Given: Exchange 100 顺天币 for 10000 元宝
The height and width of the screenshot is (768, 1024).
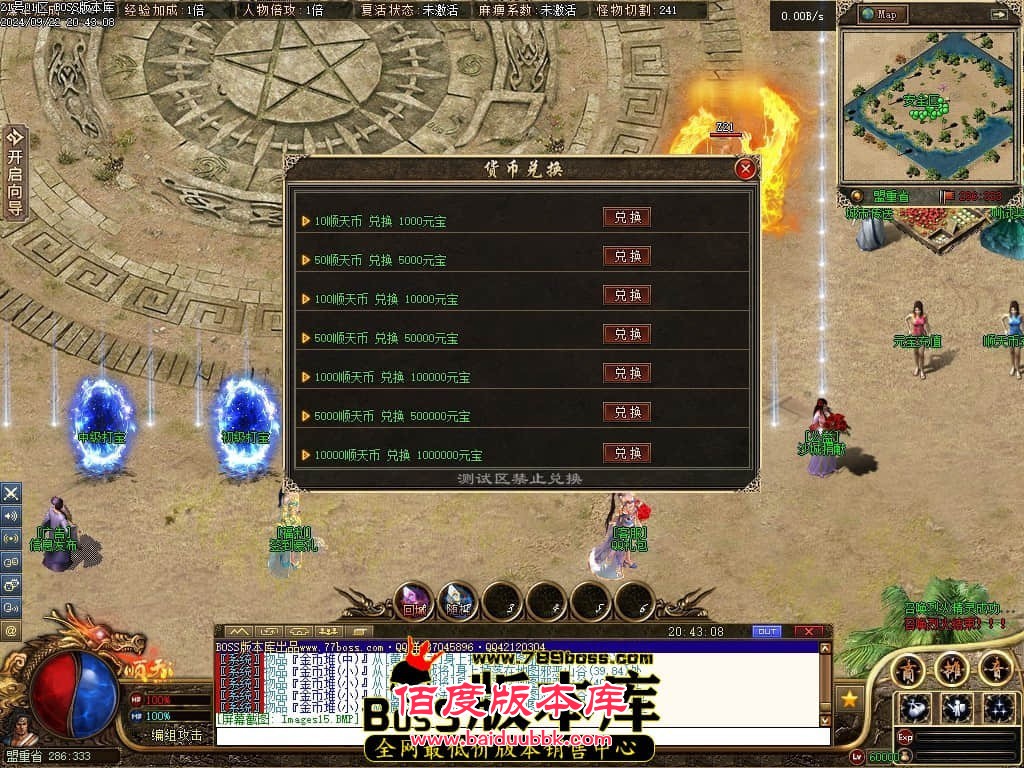Looking at the screenshot, I should [627, 294].
